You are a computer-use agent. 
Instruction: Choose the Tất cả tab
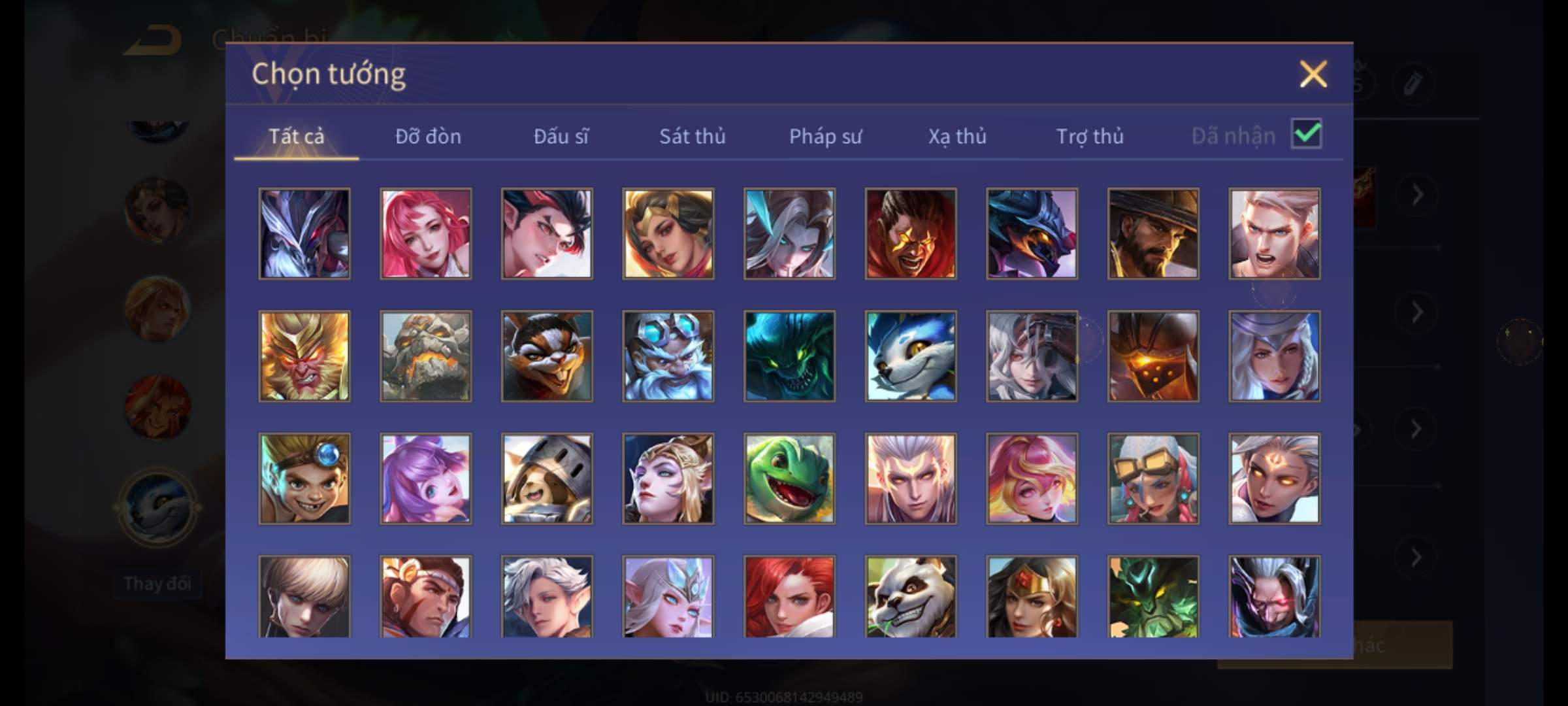click(x=296, y=136)
